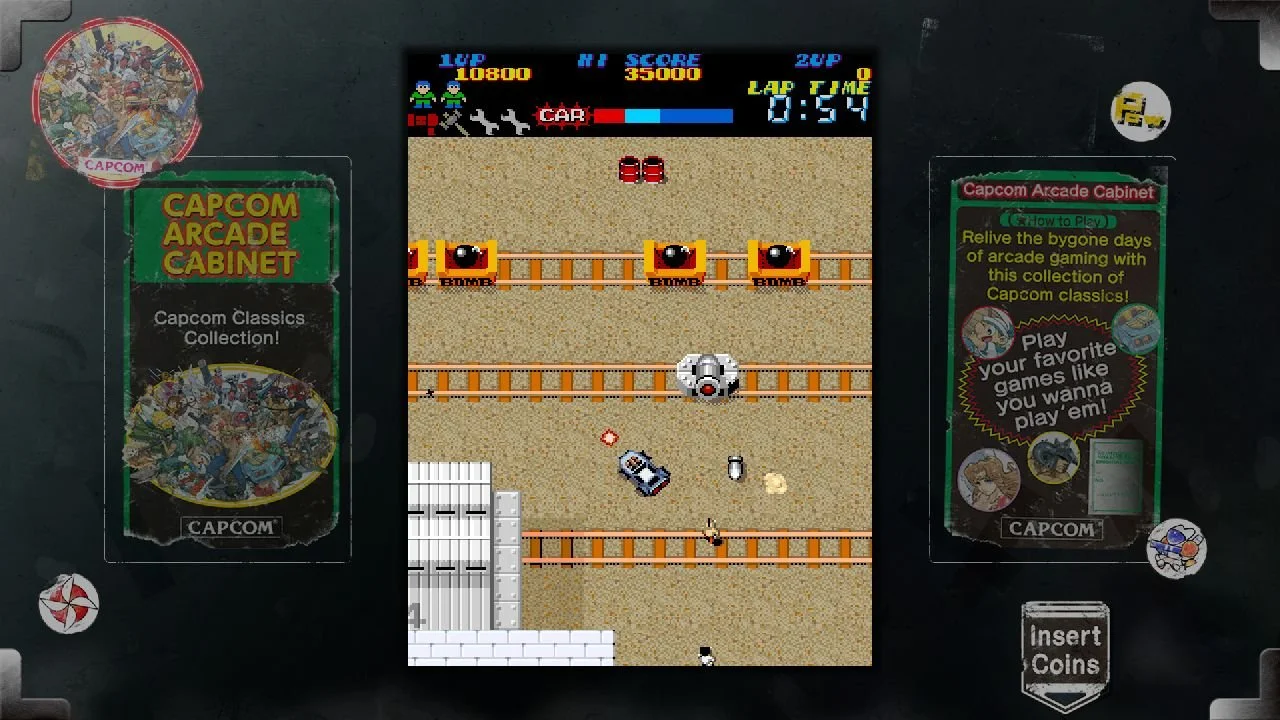Click the white-haired character circle portrait
Image resolution: width=1280 pixels, height=720 pixels.
(985, 330)
